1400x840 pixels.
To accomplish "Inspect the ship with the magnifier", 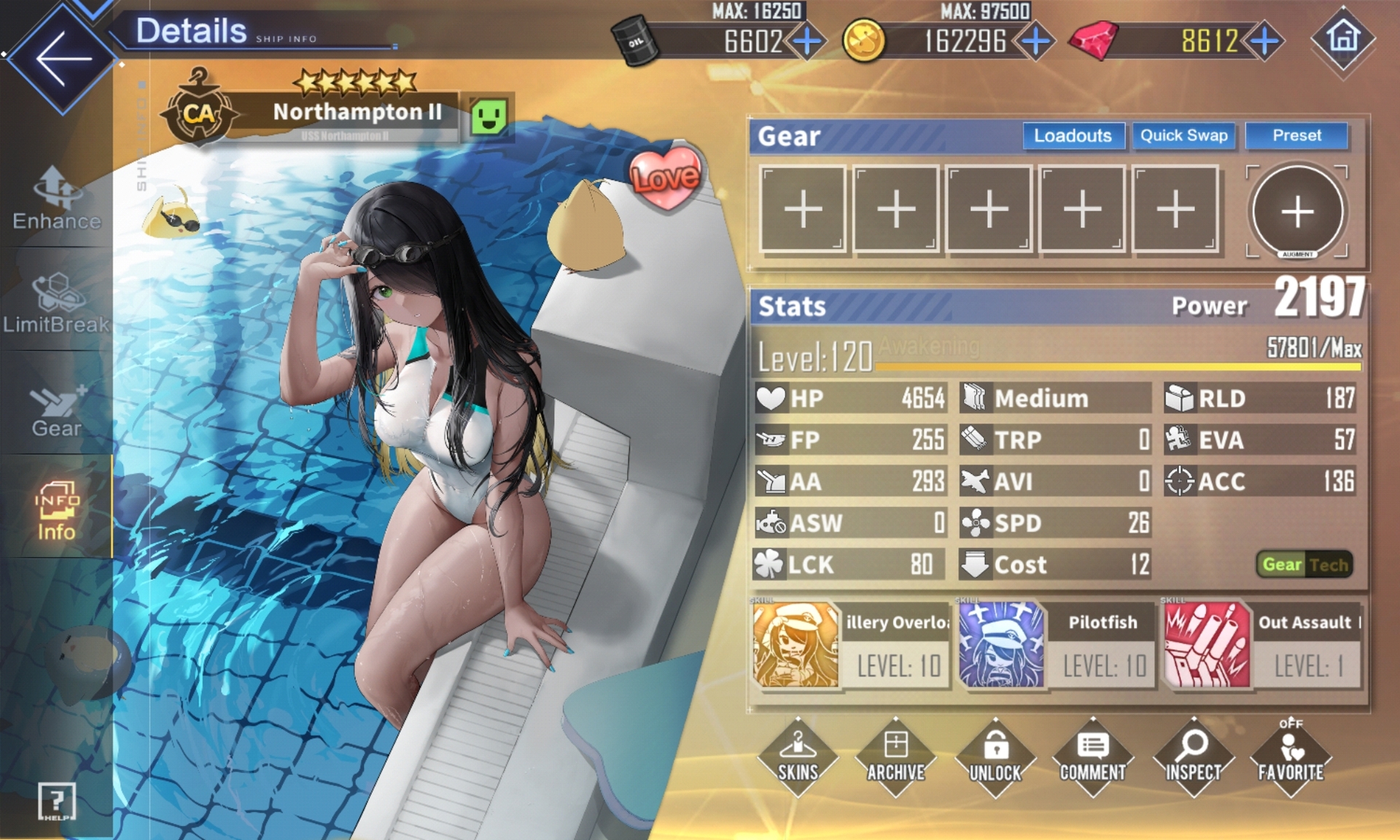I will [1193, 757].
